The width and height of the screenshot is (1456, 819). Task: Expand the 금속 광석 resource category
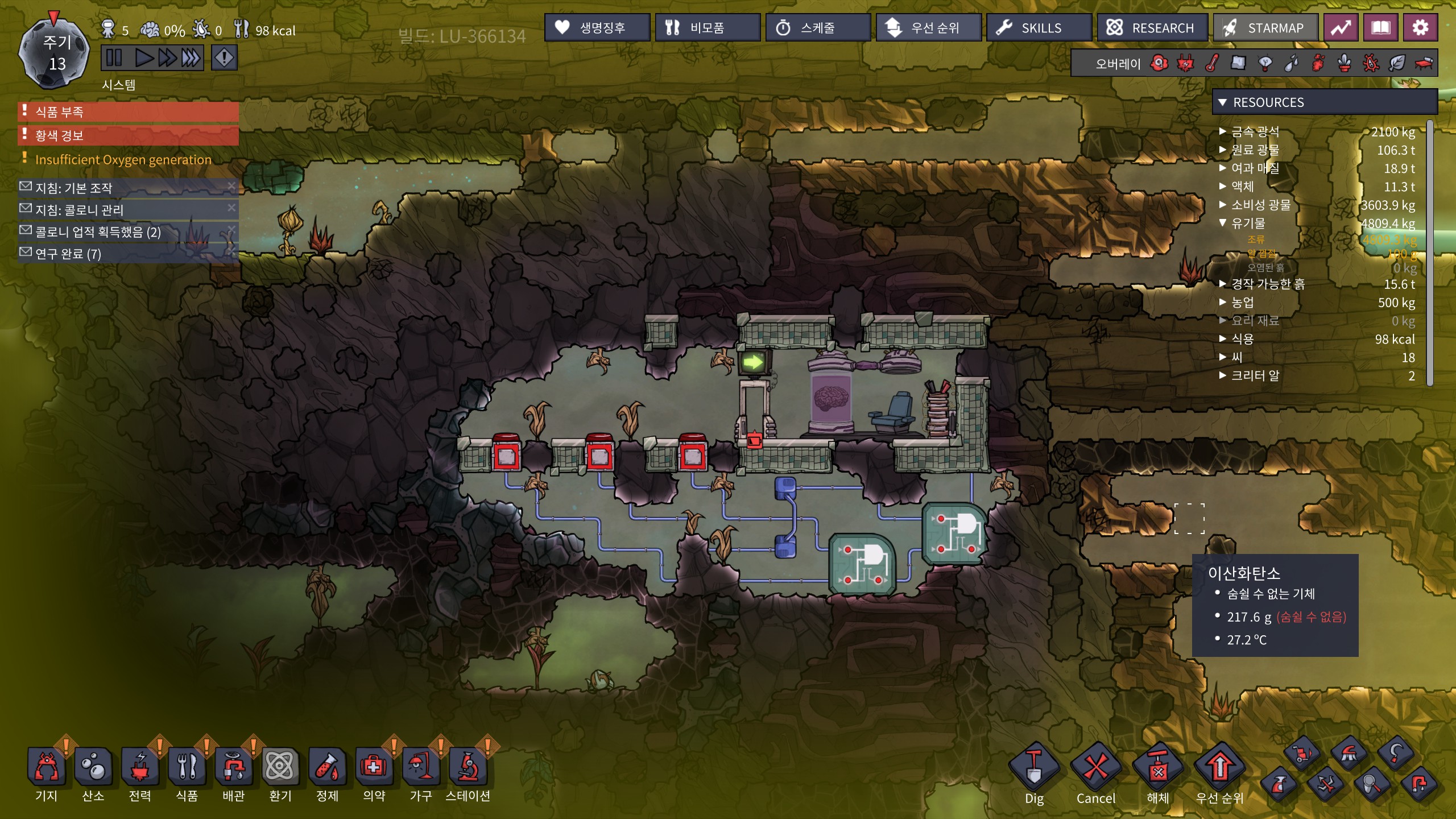click(1223, 132)
